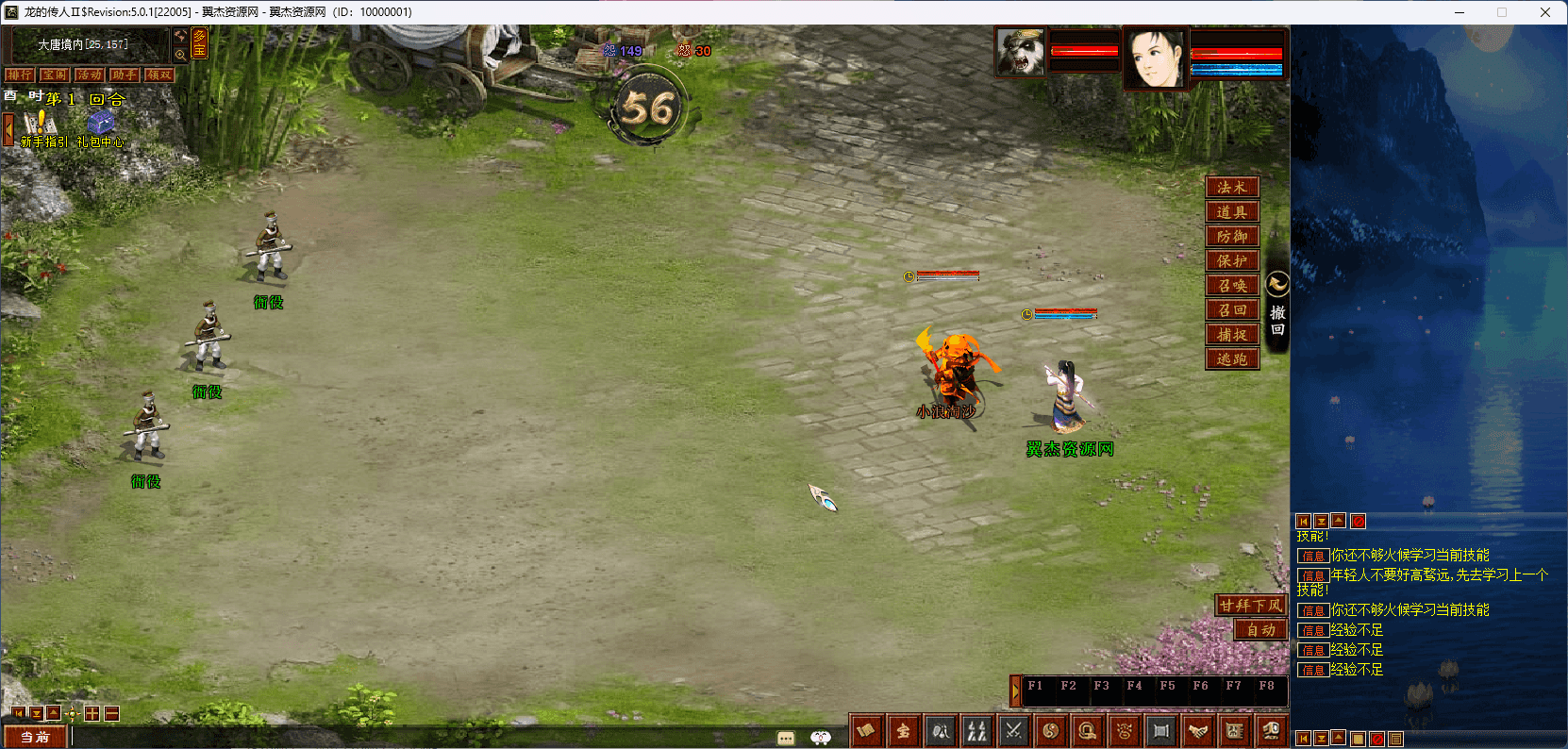Choose the 法术 spell battle command
This screenshot has height=749, width=1568.
(1232, 188)
